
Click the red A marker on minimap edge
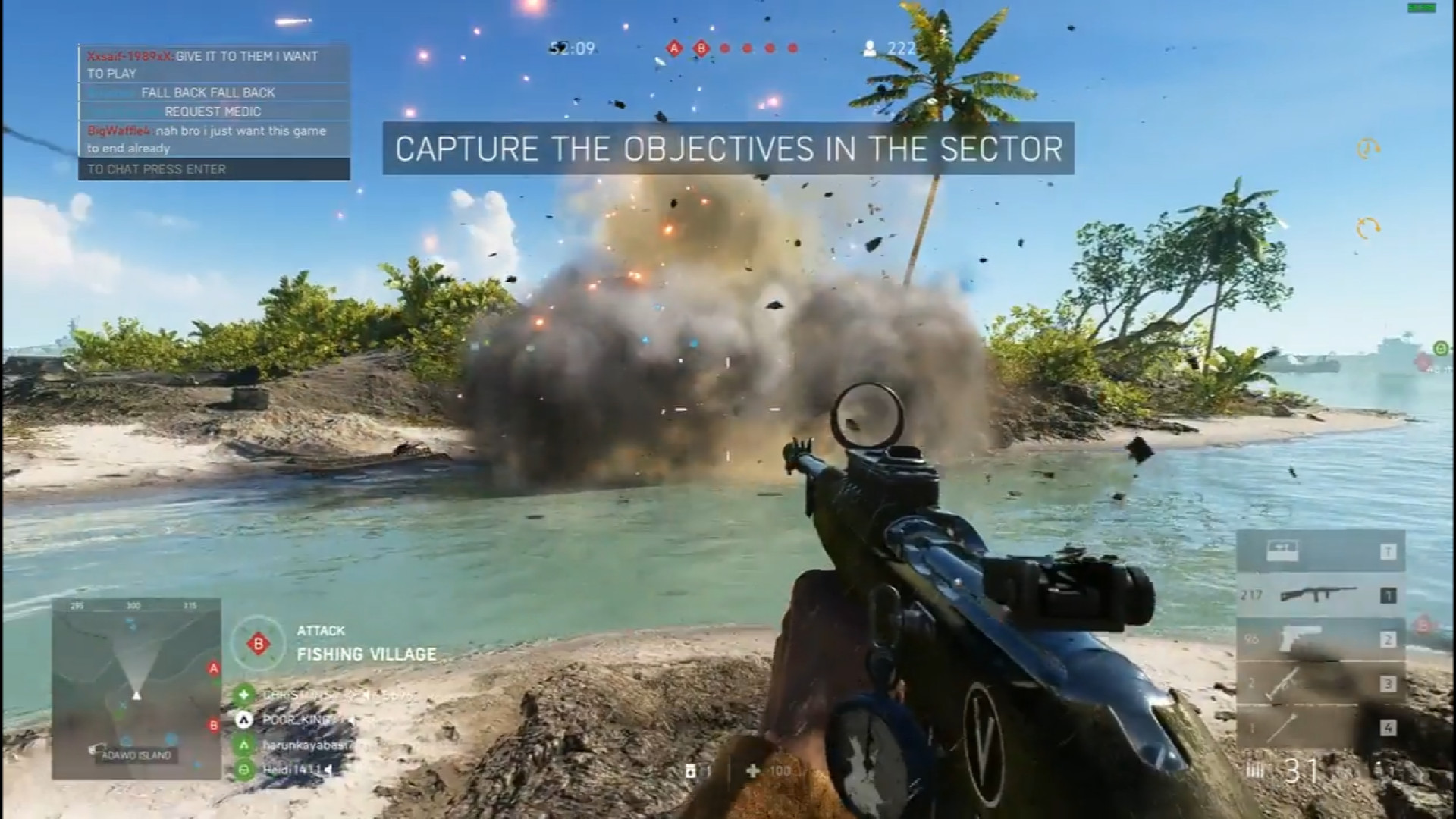pyautogui.click(x=214, y=668)
